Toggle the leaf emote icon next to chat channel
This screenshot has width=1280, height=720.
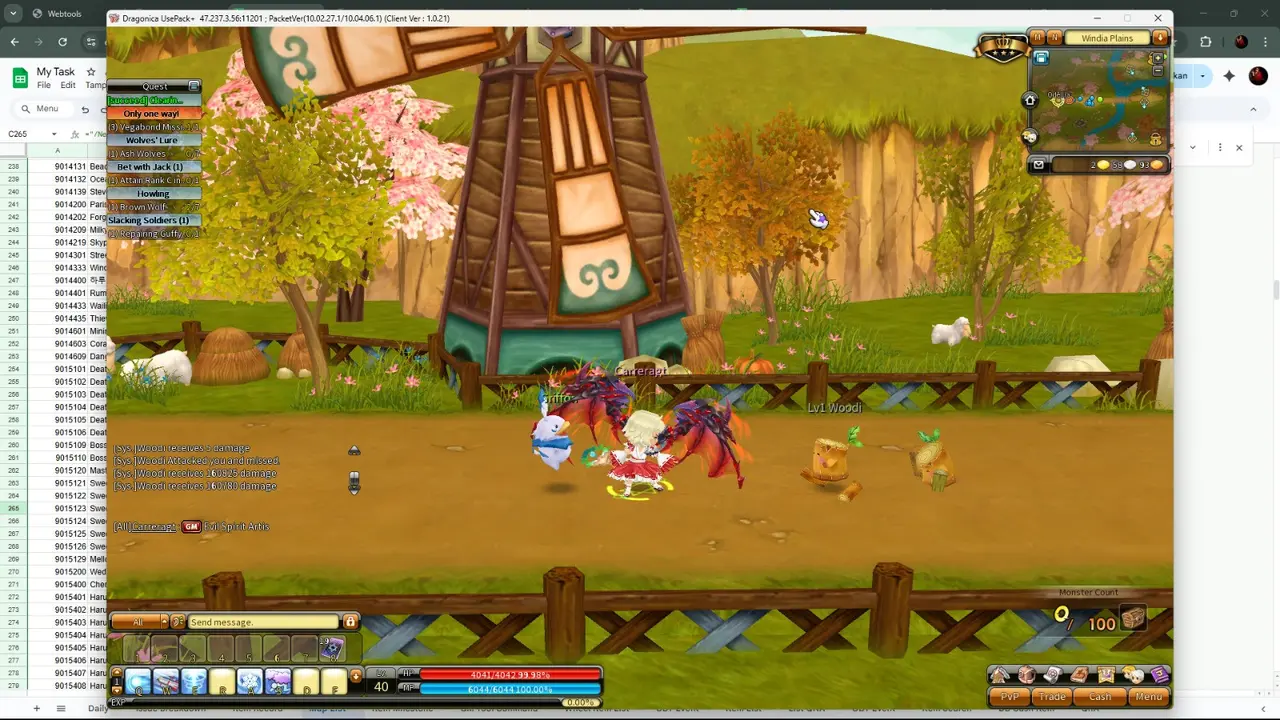click(x=178, y=622)
